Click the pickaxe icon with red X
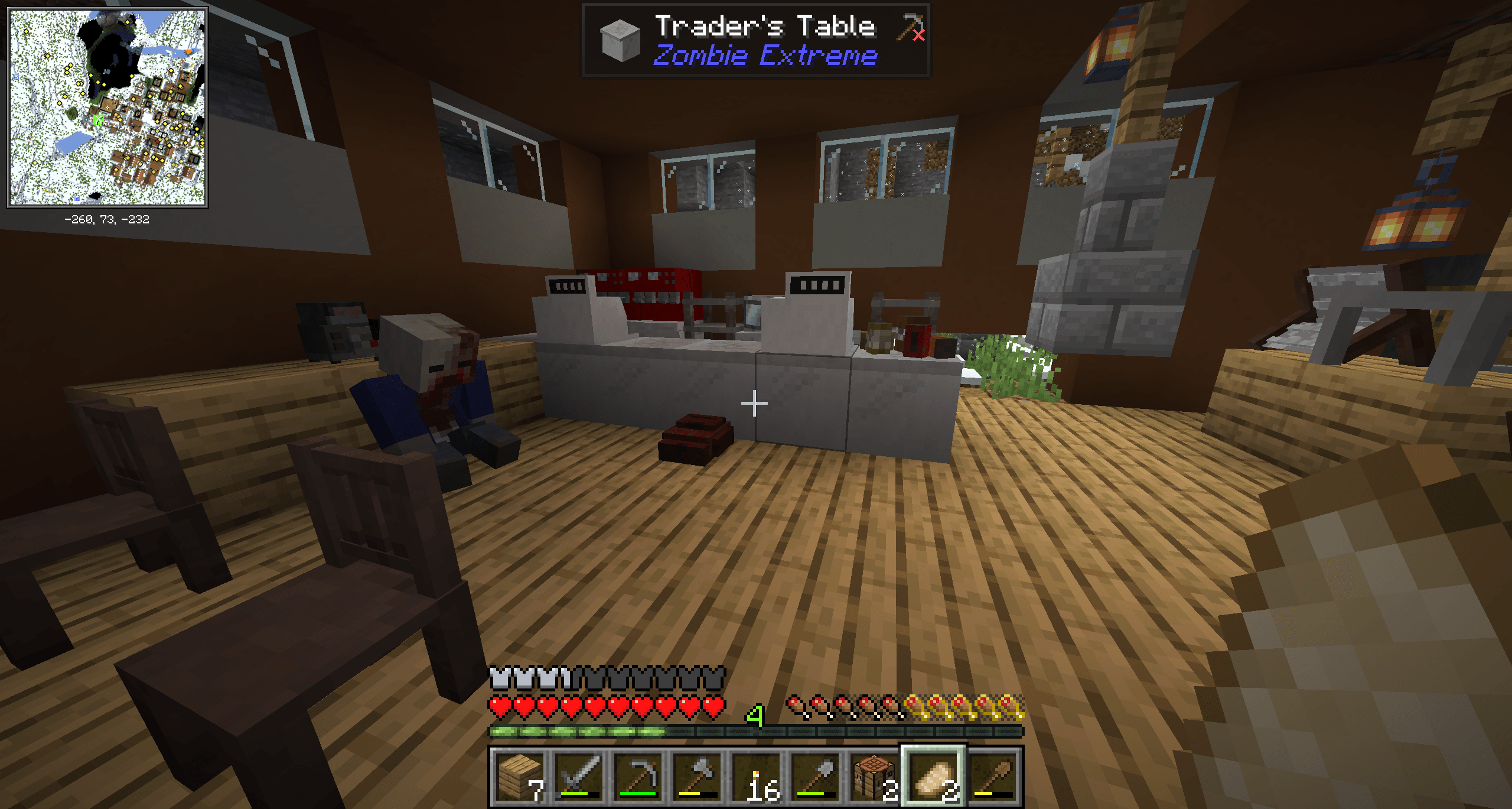Image resolution: width=1512 pixels, height=809 pixels. [x=909, y=27]
